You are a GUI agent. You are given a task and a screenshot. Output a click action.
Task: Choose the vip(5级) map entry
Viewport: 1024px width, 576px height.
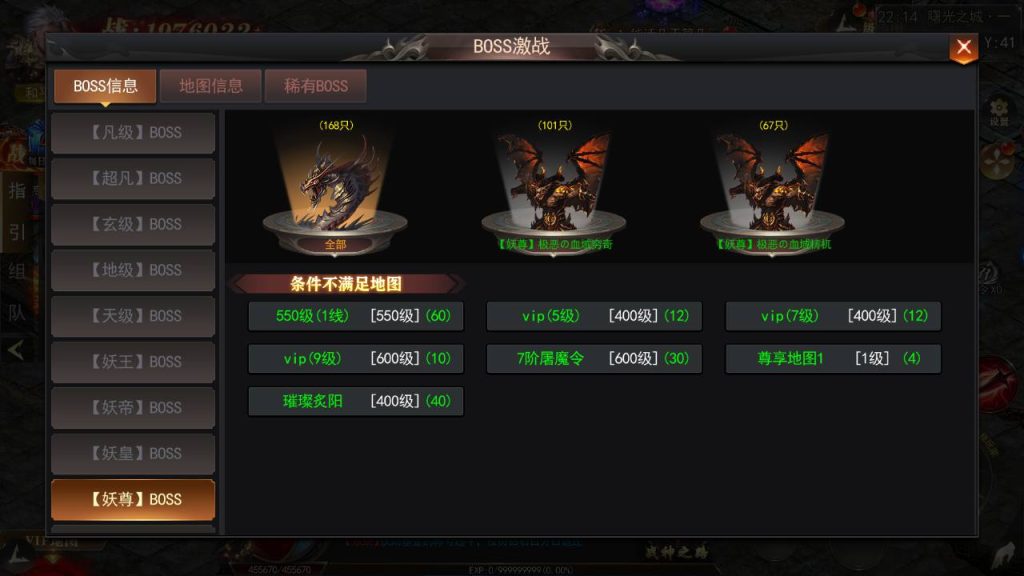(x=594, y=316)
